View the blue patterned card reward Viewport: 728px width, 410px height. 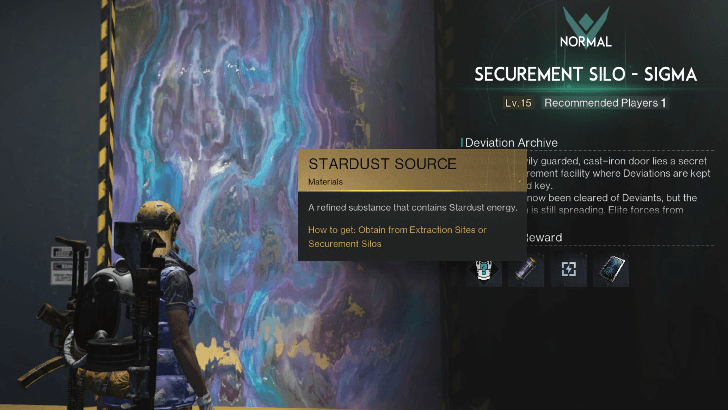pyautogui.click(x=610, y=270)
